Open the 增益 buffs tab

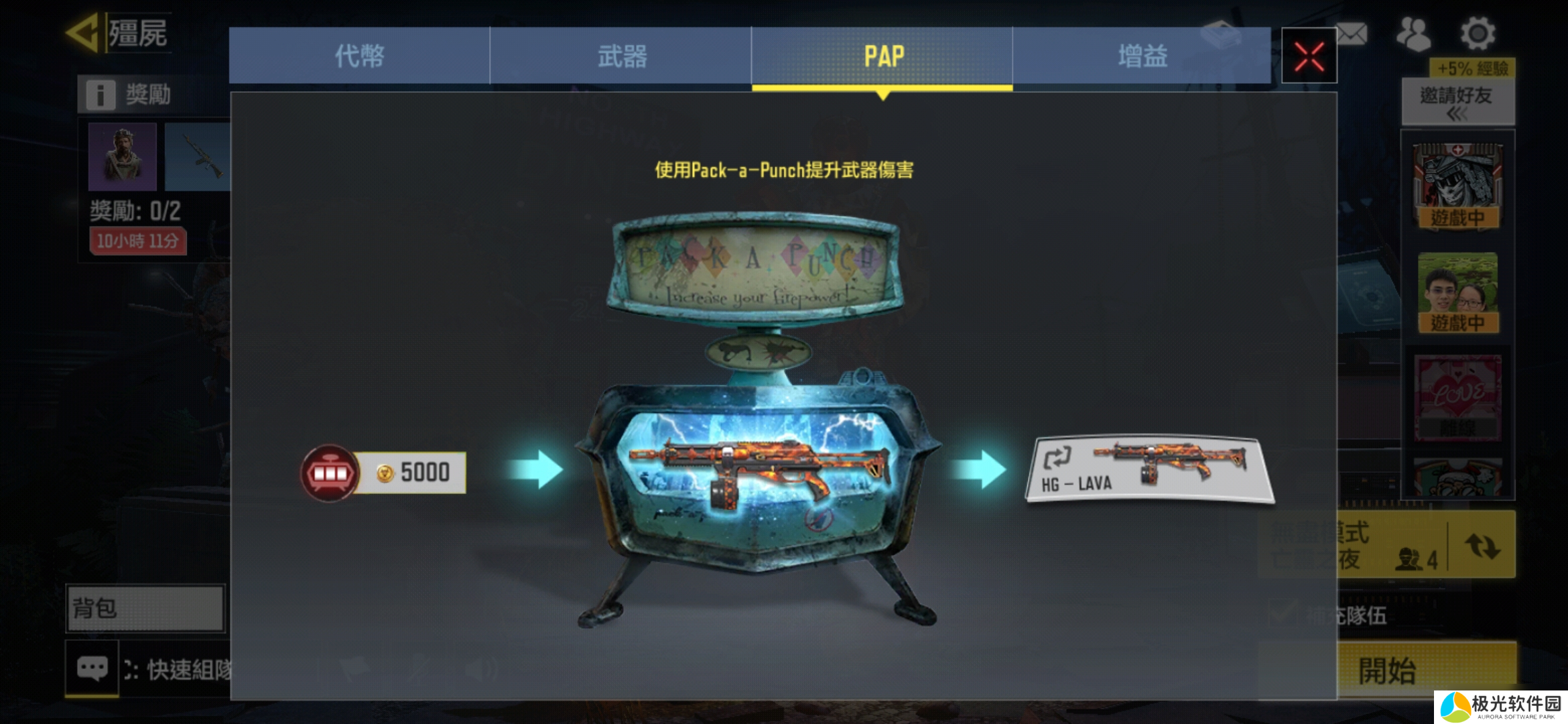1143,58
